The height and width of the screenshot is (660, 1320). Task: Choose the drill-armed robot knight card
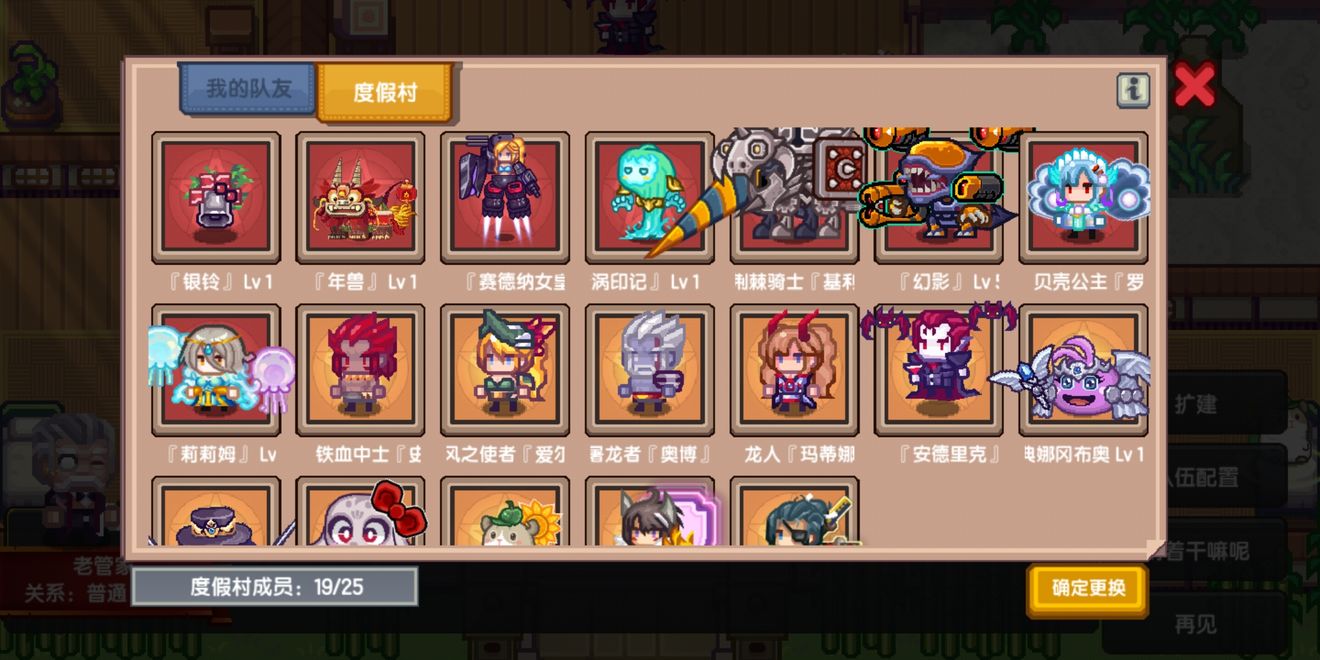(794, 197)
